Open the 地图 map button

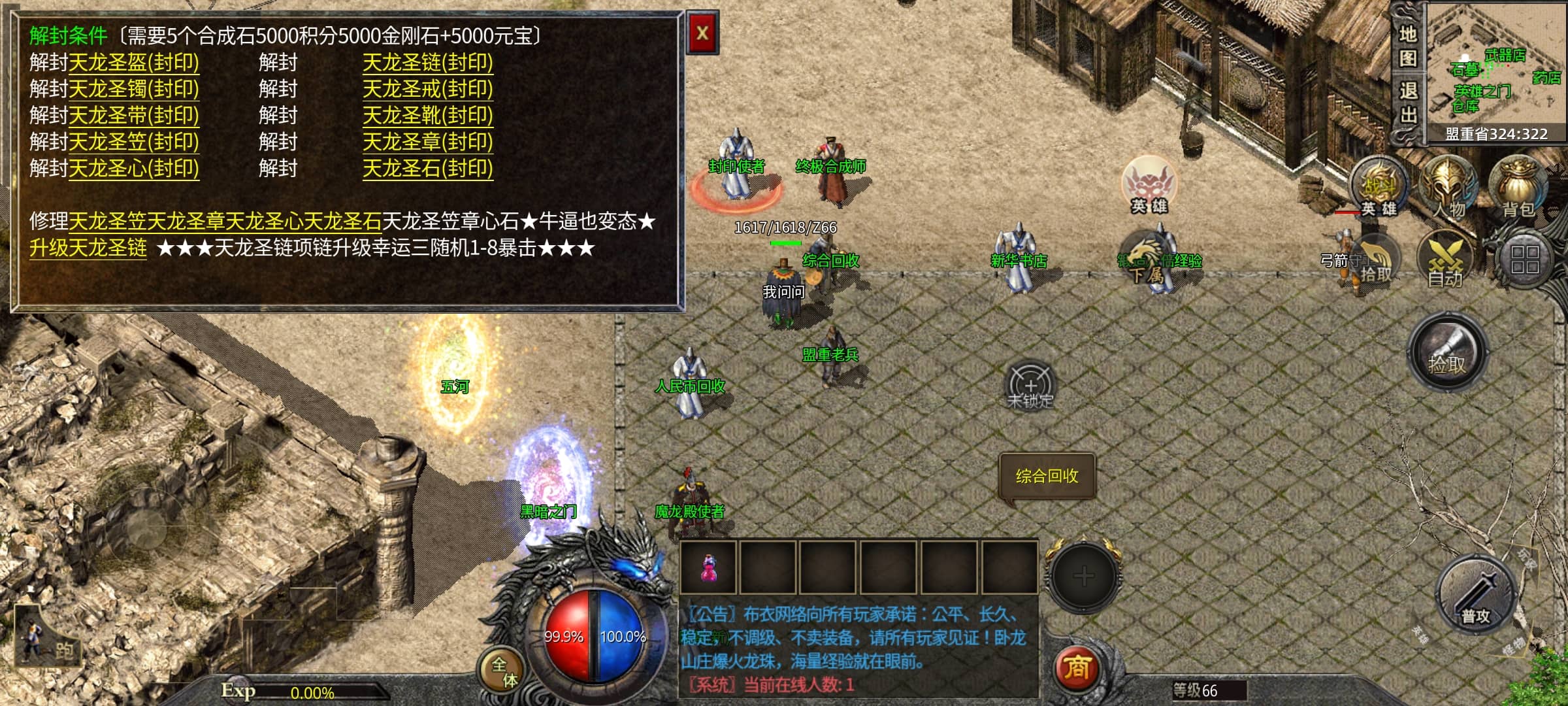tap(1407, 46)
